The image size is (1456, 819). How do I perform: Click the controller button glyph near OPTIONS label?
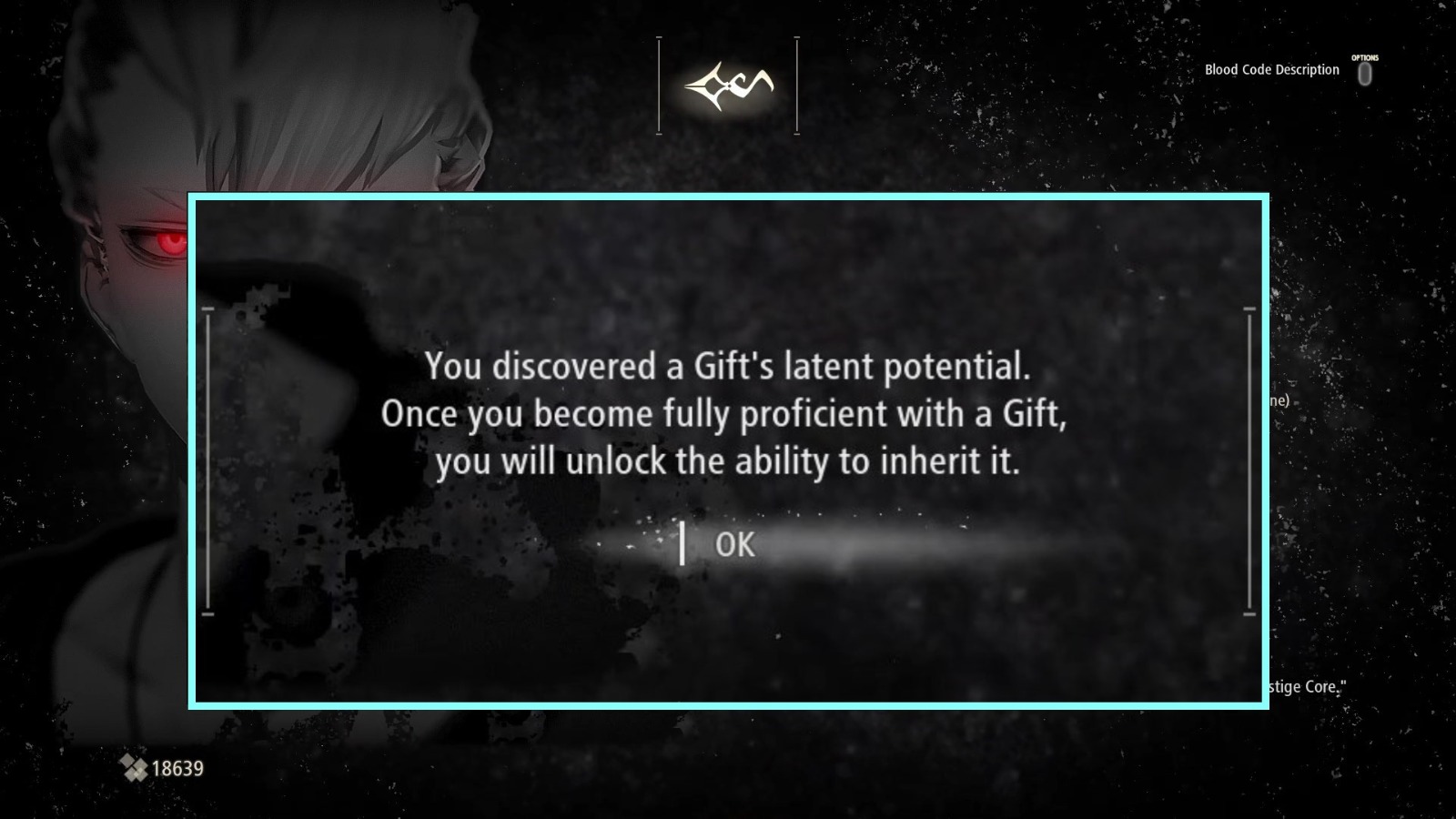(x=1365, y=75)
